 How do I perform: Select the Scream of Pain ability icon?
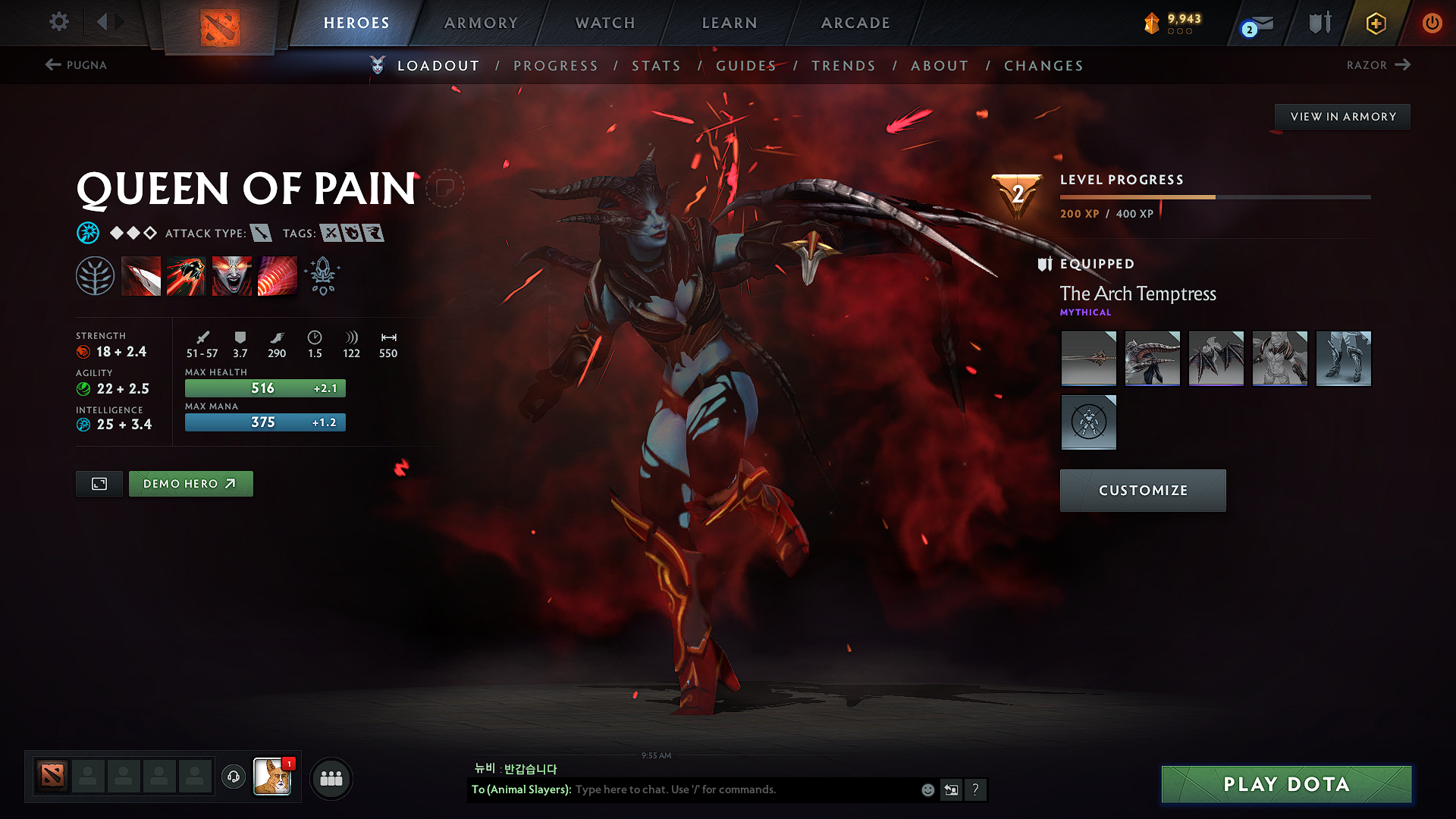pos(232,275)
